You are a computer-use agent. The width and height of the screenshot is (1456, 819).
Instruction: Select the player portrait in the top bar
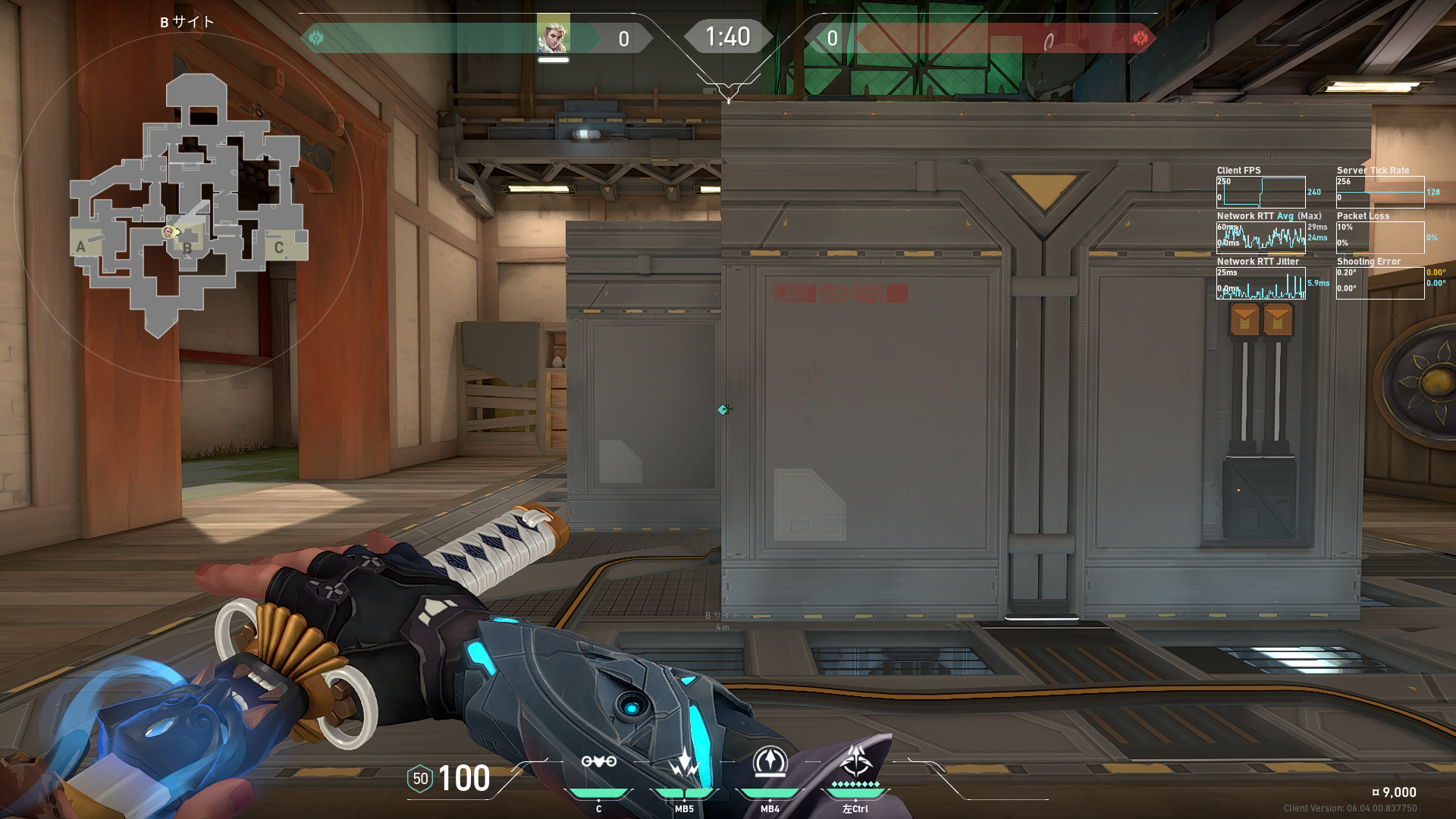(553, 36)
